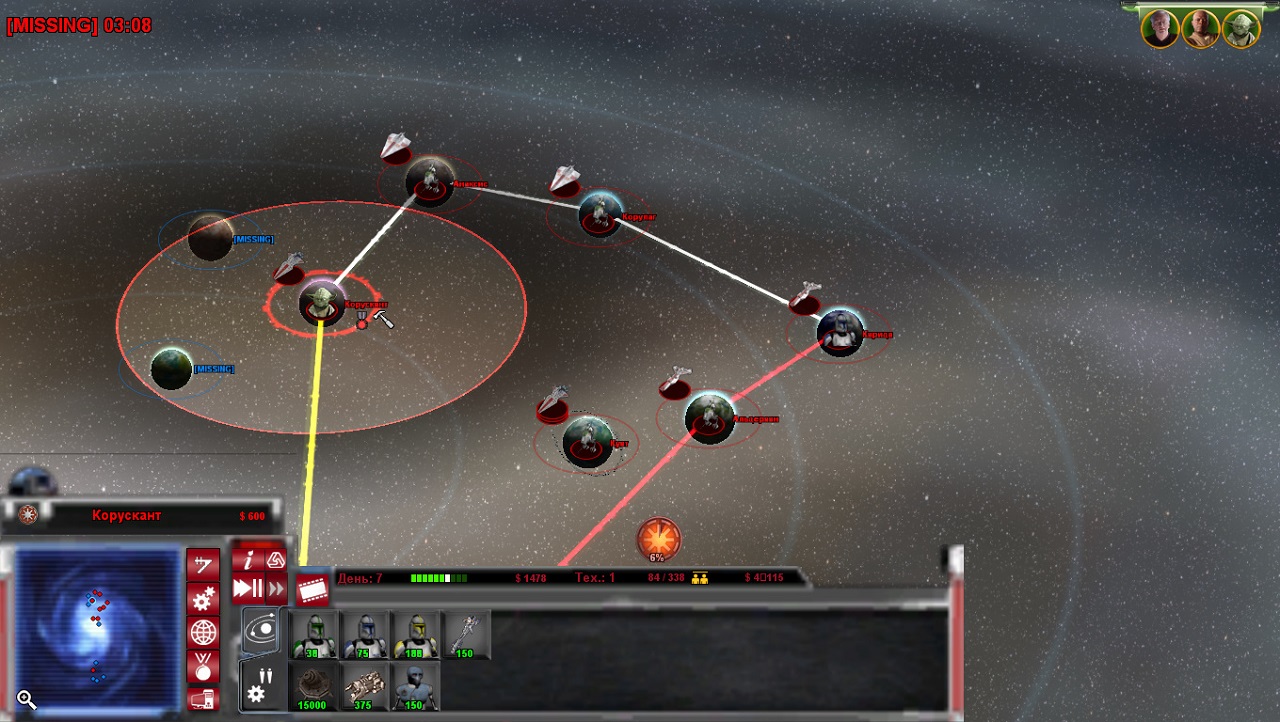Toggle the play/pause speed control
The width and height of the screenshot is (1280, 722).
pyautogui.click(x=247, y=589)
